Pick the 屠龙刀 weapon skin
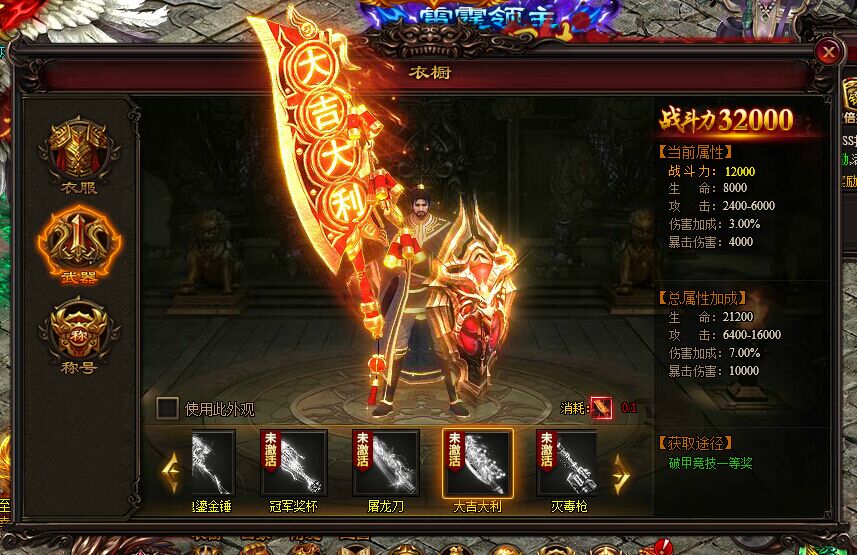 (x=385, y=462)
